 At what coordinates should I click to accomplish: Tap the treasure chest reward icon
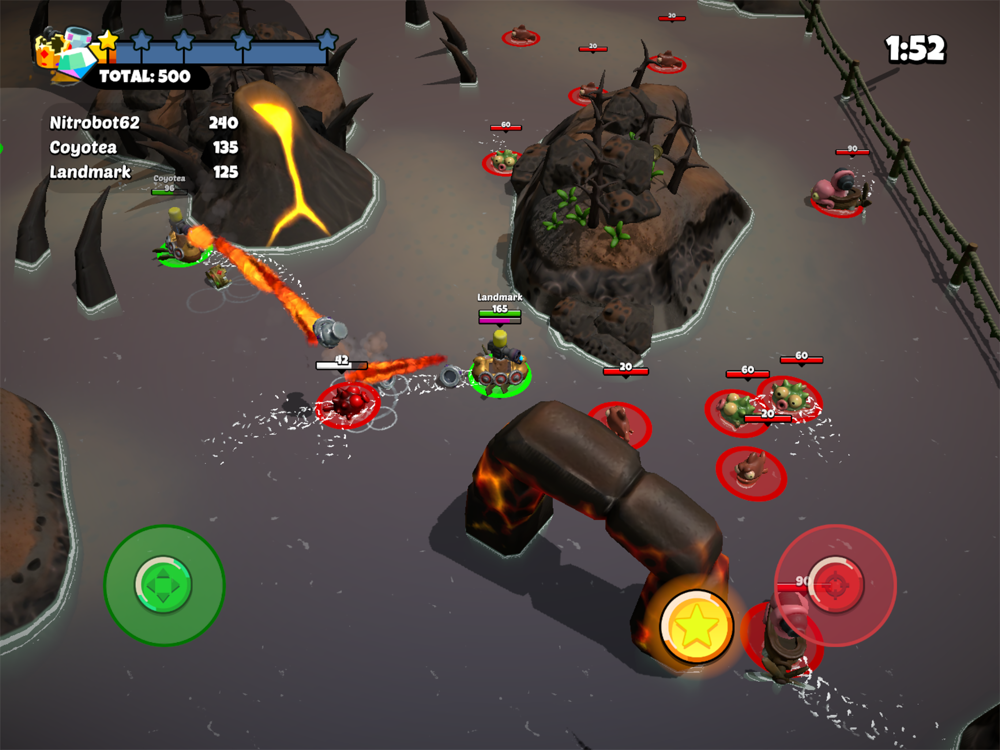64,54
